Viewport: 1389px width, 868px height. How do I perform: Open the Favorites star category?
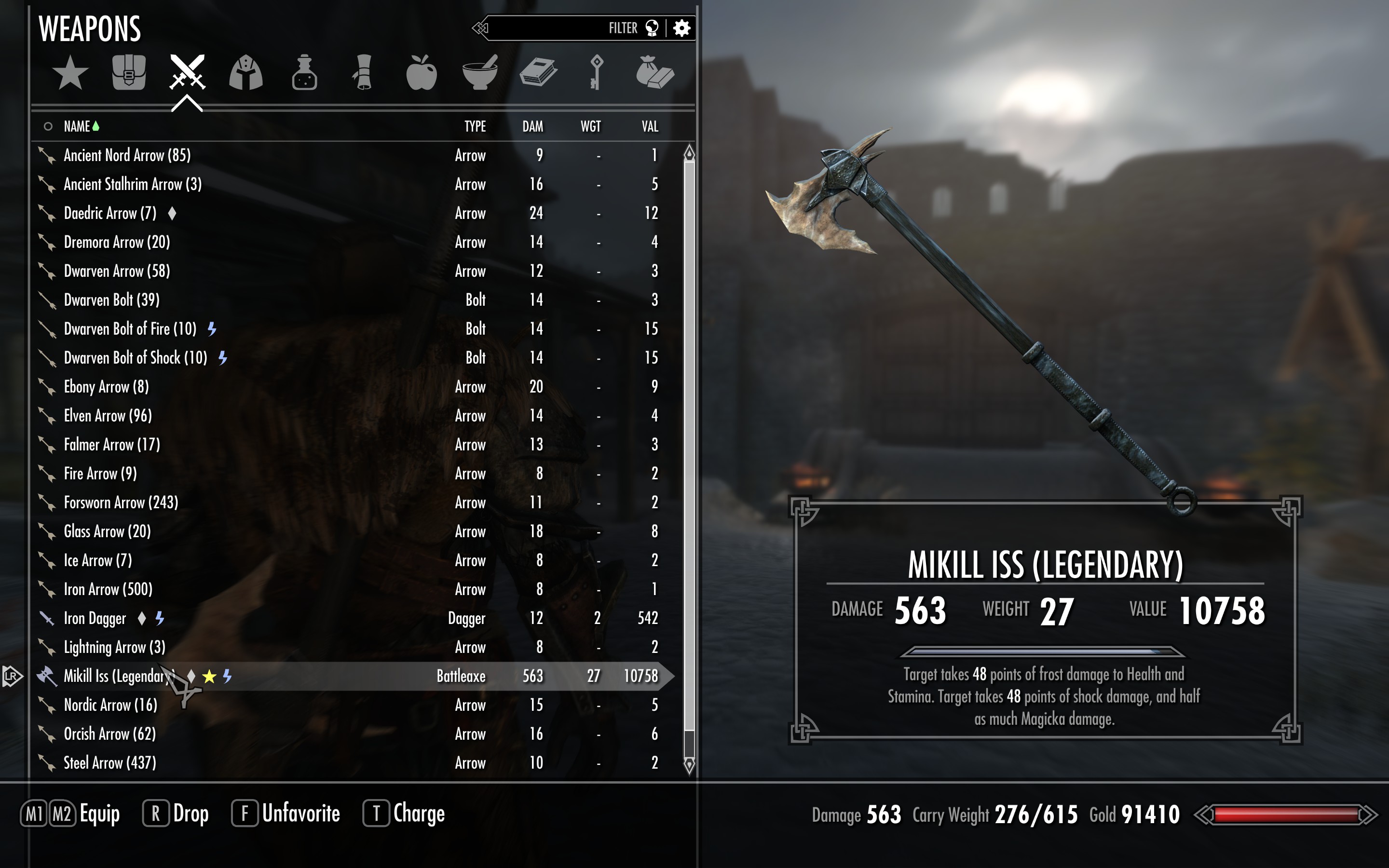70,73
